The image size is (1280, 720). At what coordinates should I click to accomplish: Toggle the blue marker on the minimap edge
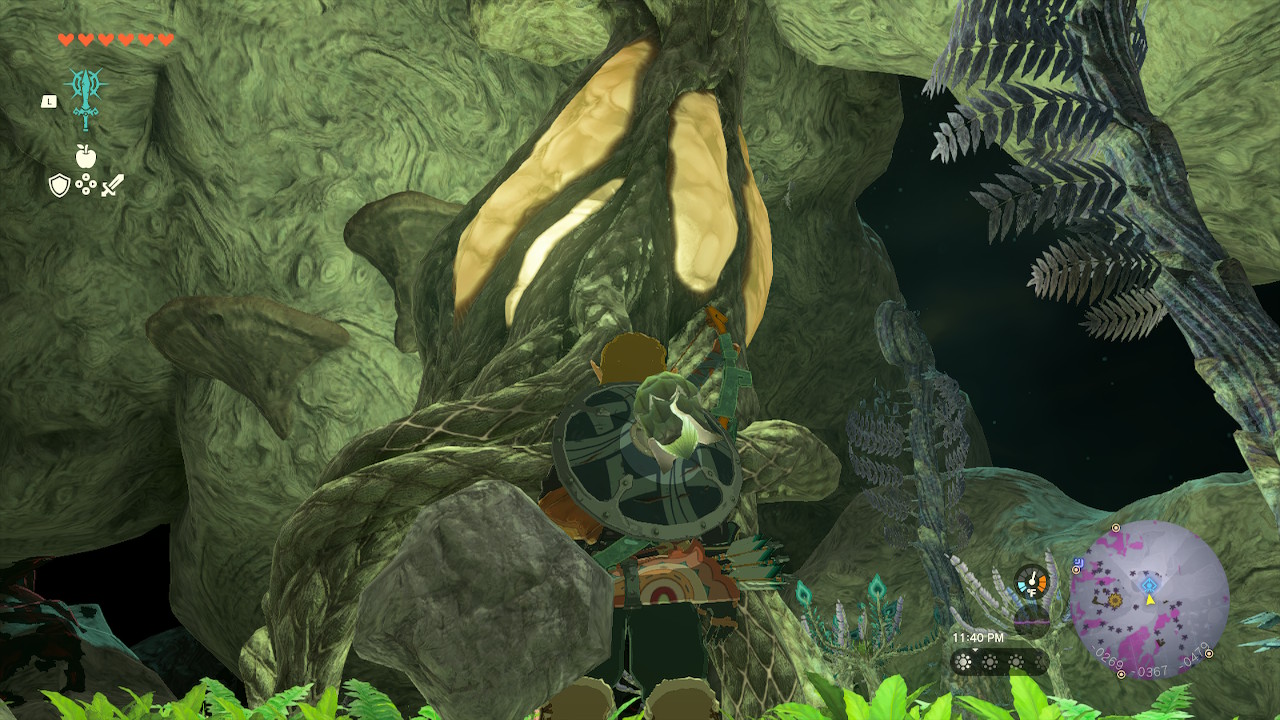point(1078,563)
